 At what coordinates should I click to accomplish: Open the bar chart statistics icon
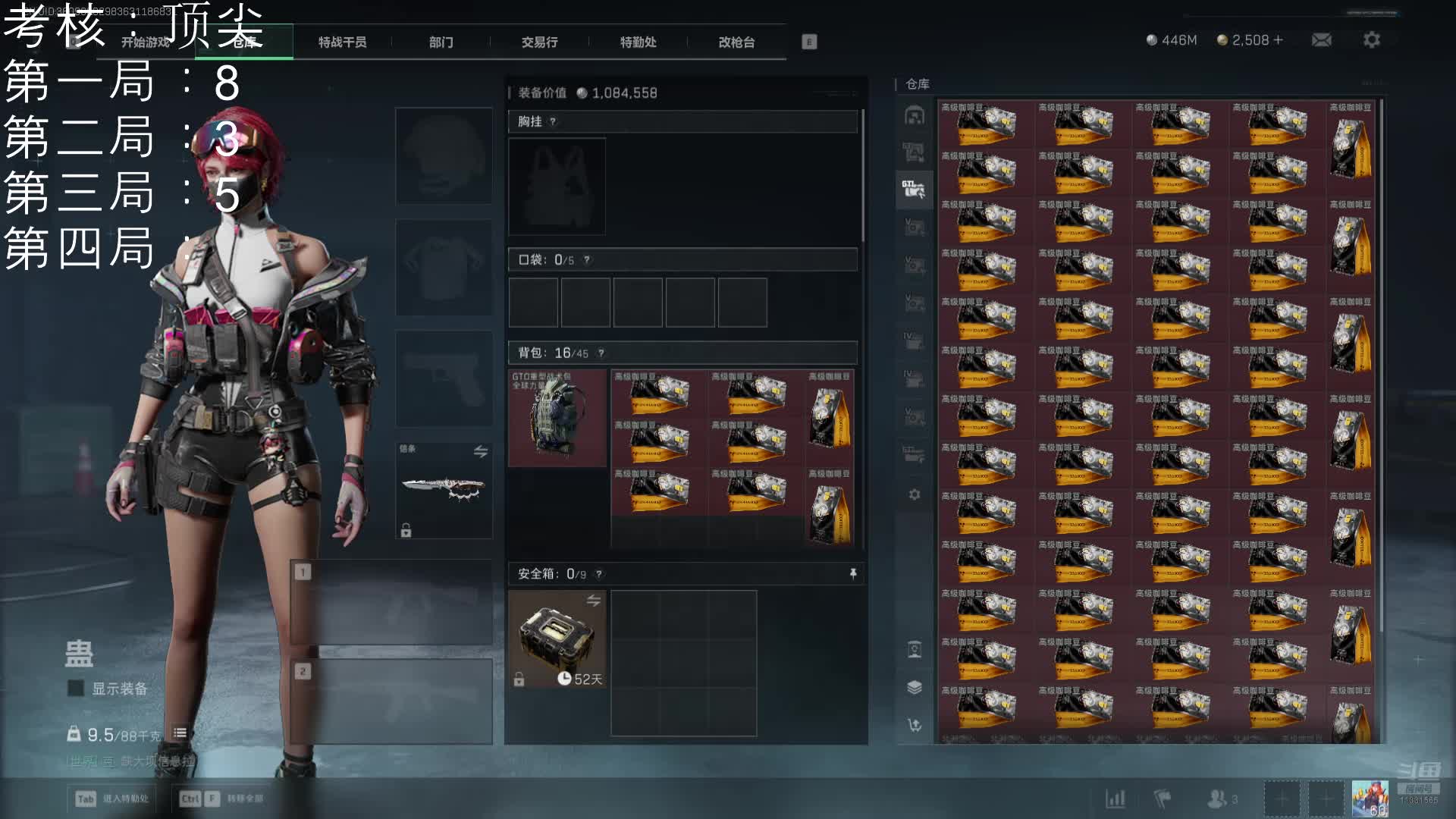1116,799
